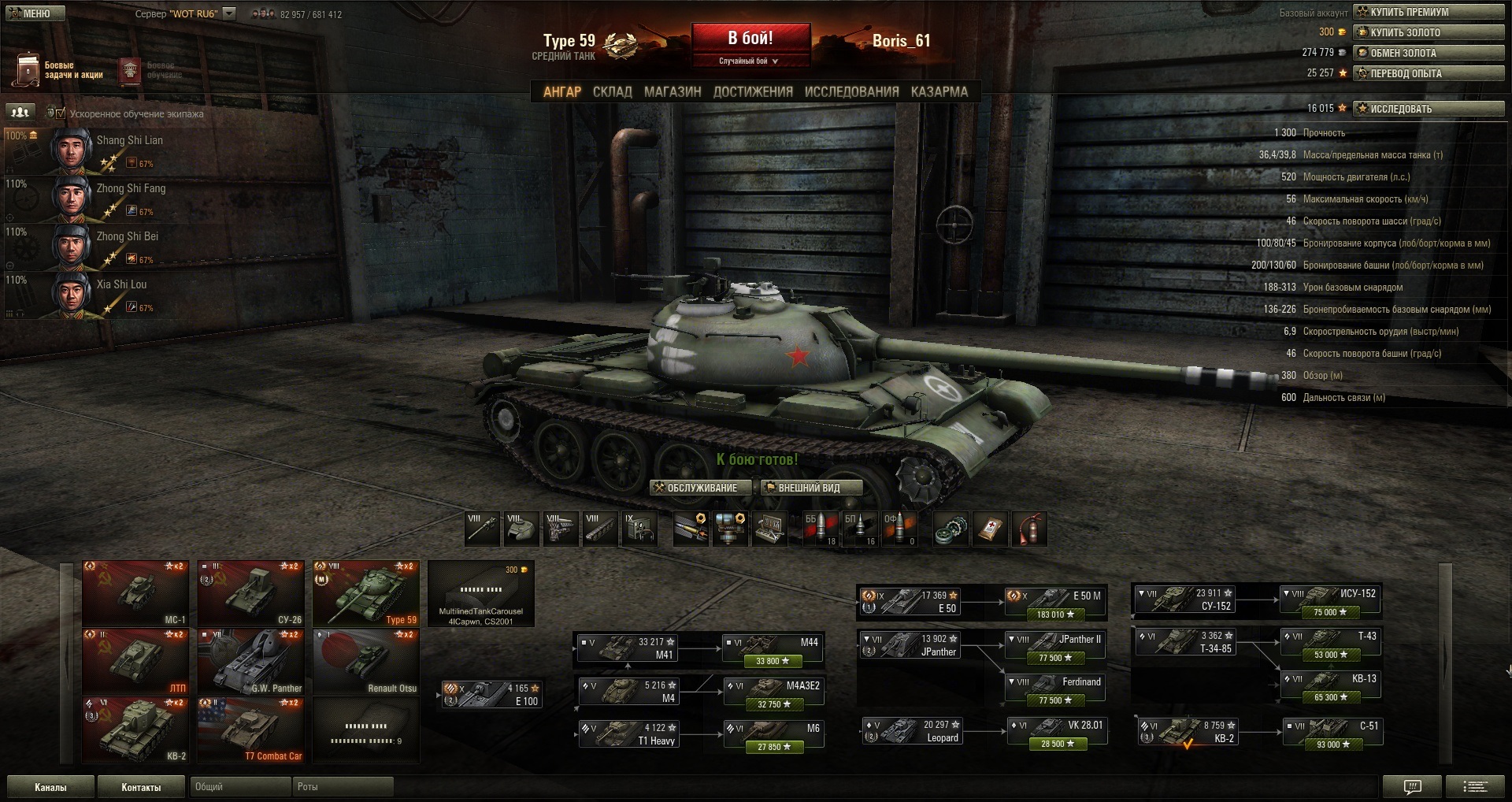This screenshot has height=802, width=1512.
Task: Toggle accelerated crew training checkbox
Action: point(61,113)
